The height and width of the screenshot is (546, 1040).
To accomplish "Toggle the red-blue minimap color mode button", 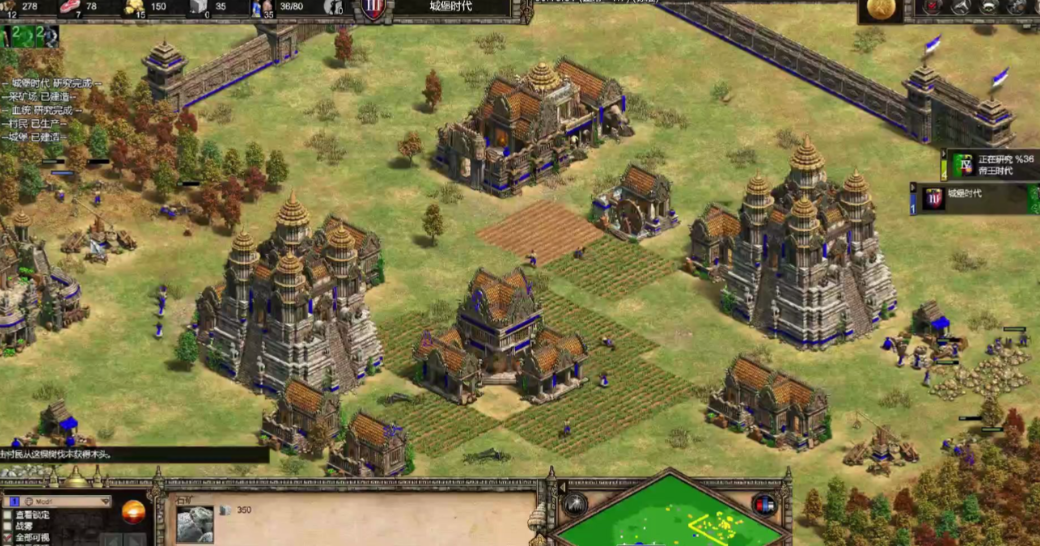I will 764,503.
